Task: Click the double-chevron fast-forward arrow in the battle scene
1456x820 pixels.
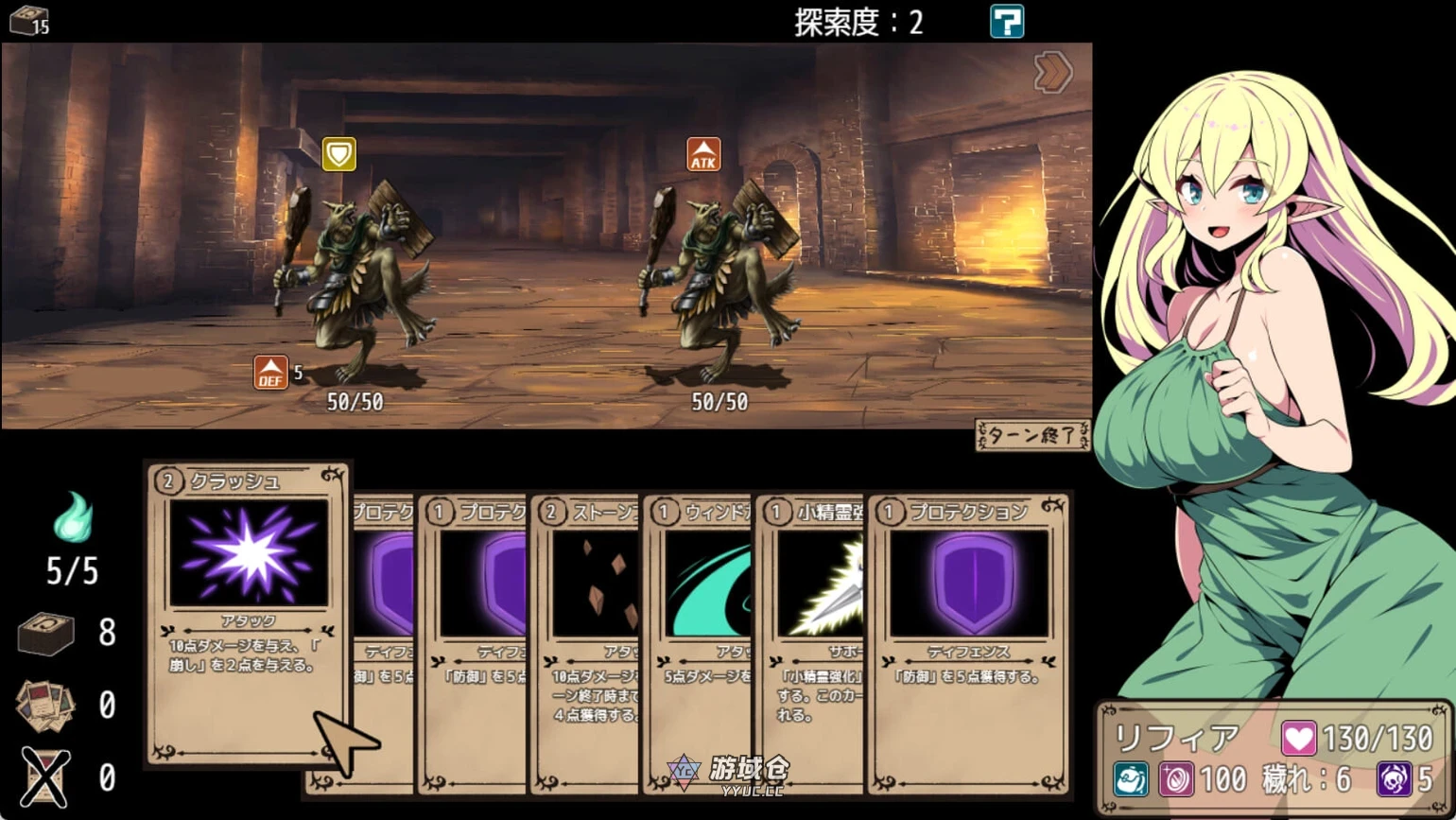Action: click(x=1052, y=72)
